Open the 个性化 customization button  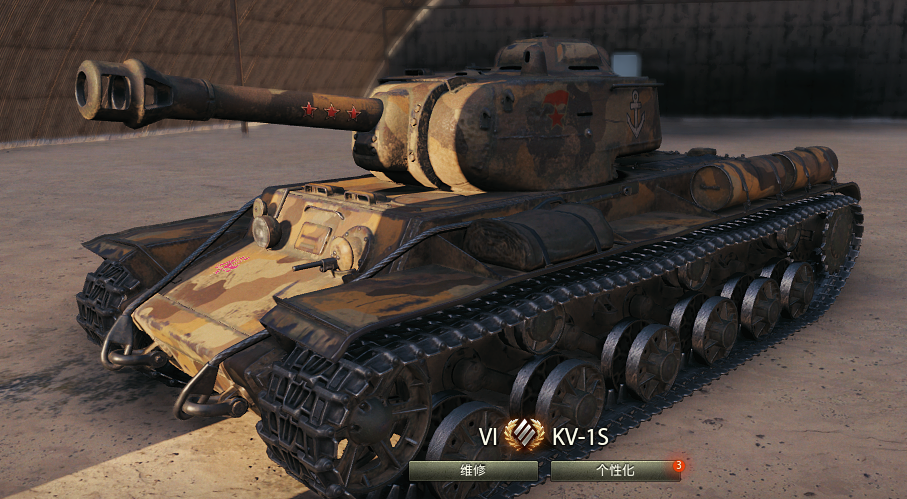[x=614, y=470]
